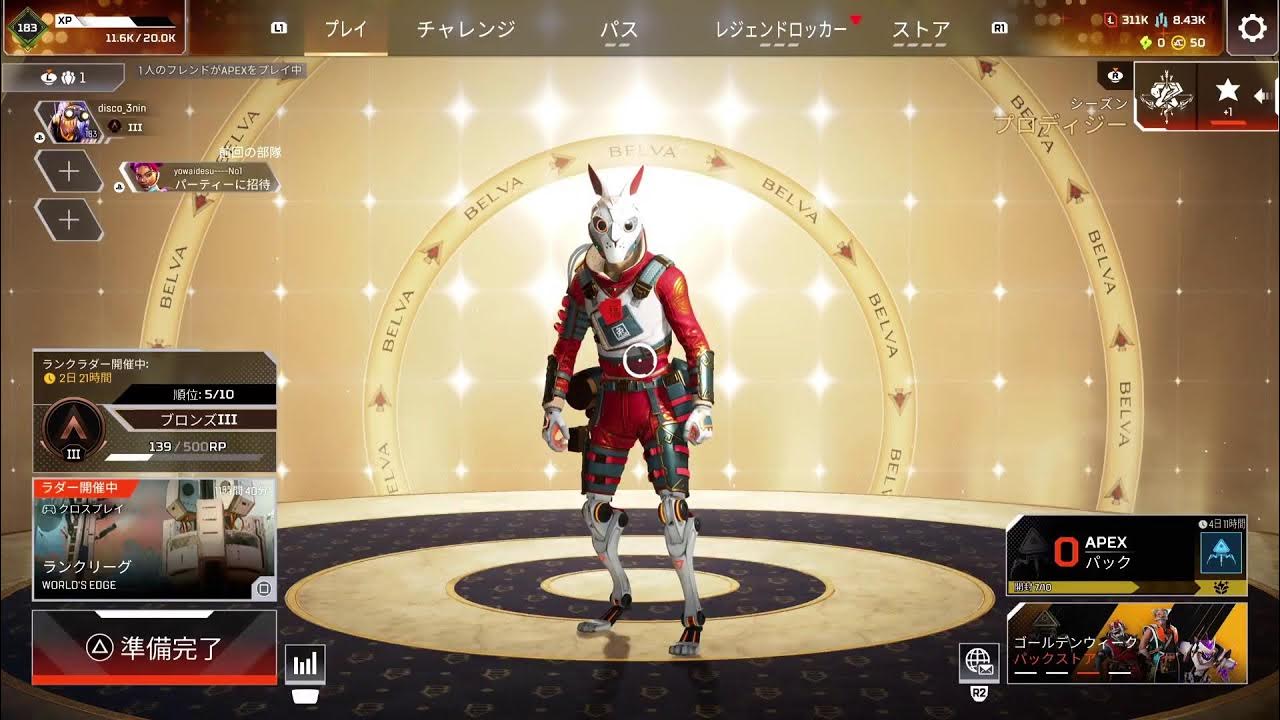Toggle the voice chat mute speaker icon
The height and width of the screenshot is (720, 1280).
(1262, 97)
